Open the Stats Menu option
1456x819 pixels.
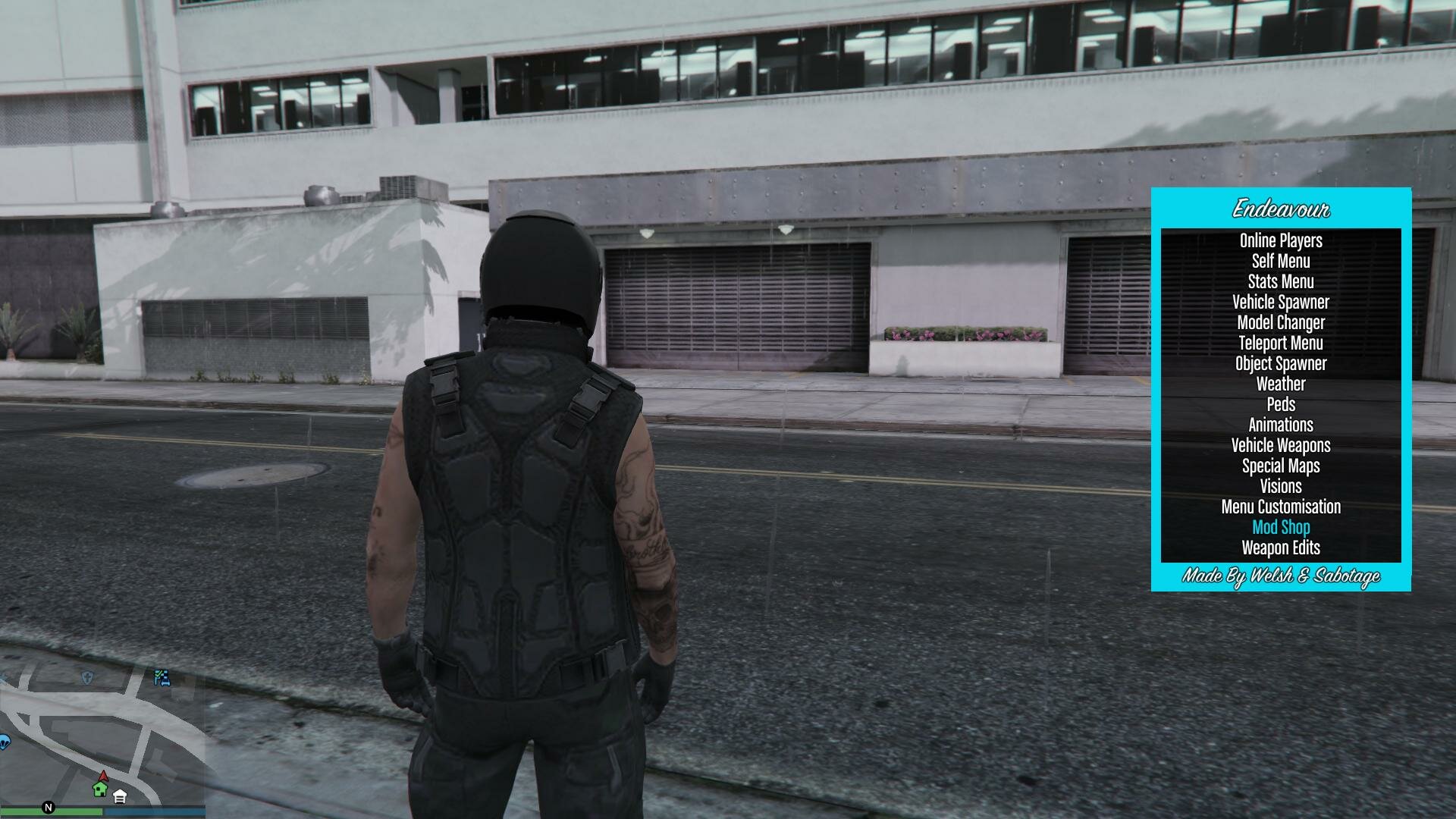coord(1281,282)
